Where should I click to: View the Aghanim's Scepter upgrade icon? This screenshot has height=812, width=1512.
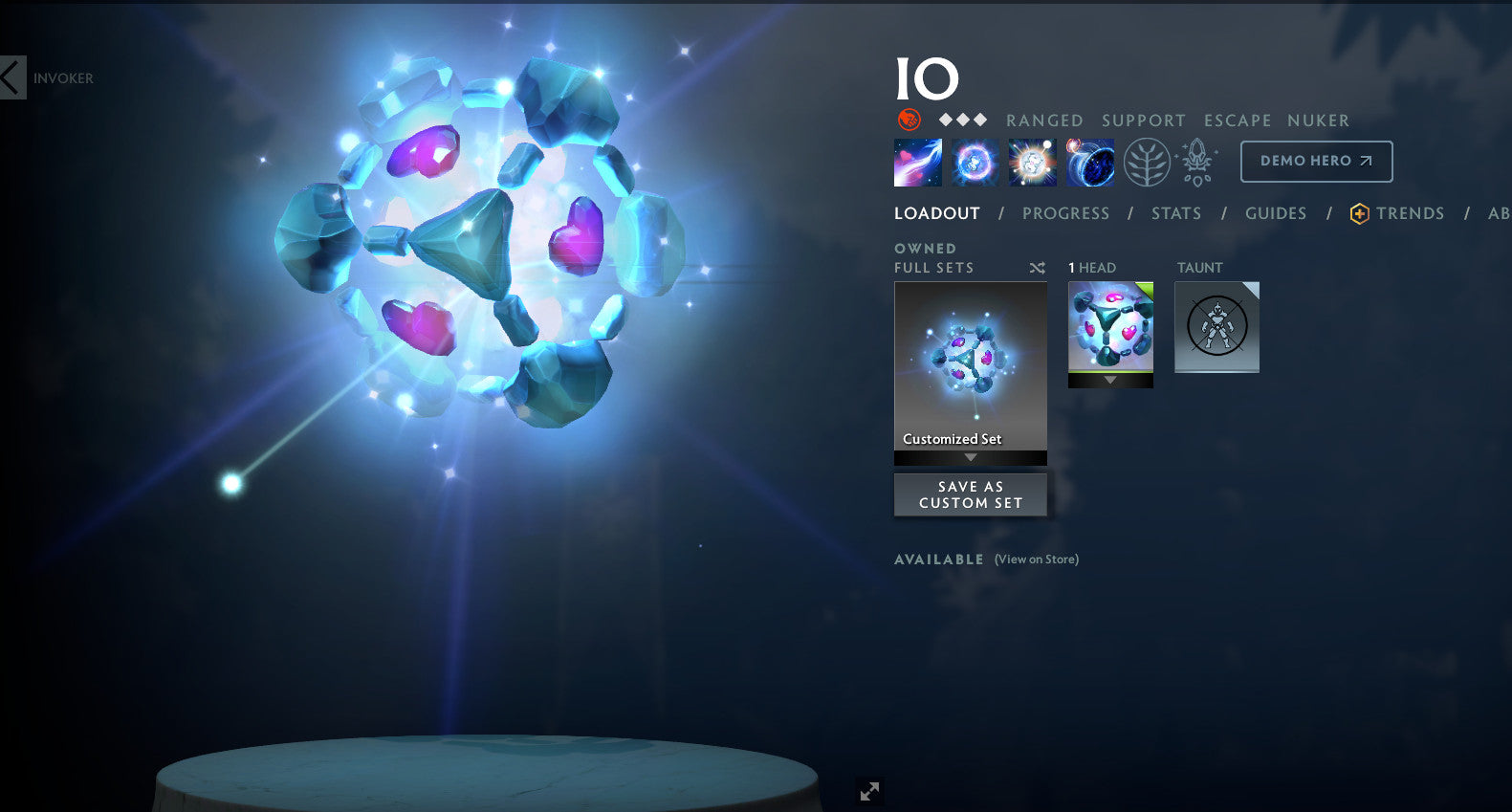tap(1195, 161)
